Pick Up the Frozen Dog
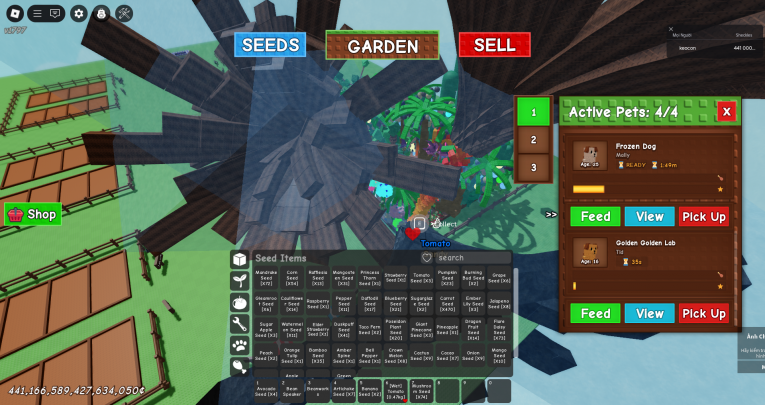Viewport: 765px width, 405px height. click(704, 216)
